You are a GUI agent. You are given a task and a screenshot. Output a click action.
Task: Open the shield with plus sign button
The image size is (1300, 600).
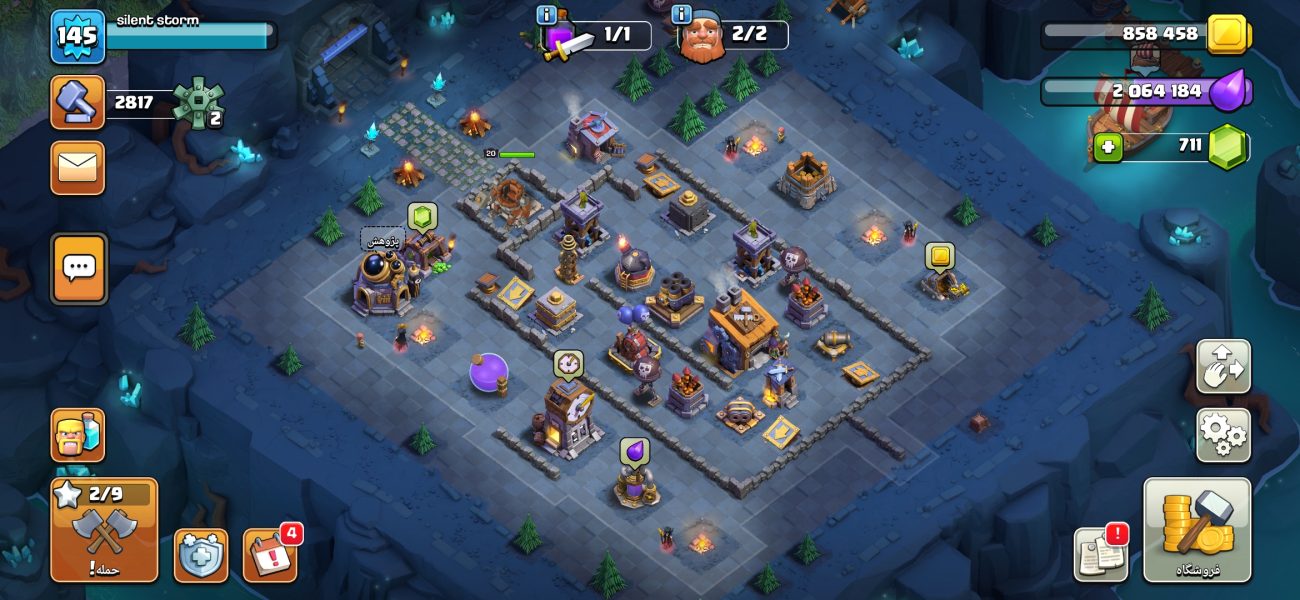click(x=201, y=555)
